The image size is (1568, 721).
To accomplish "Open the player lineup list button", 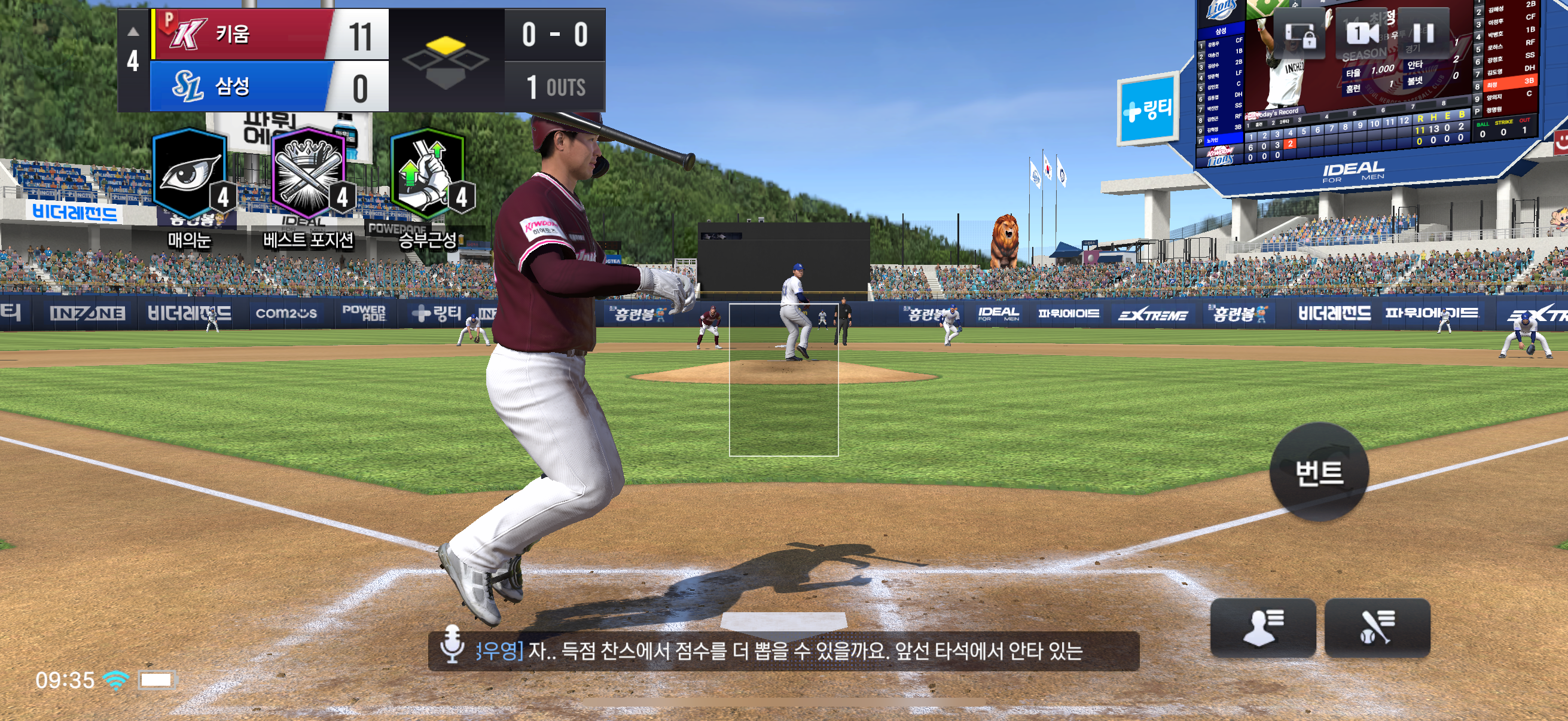I will (1262, 627).
